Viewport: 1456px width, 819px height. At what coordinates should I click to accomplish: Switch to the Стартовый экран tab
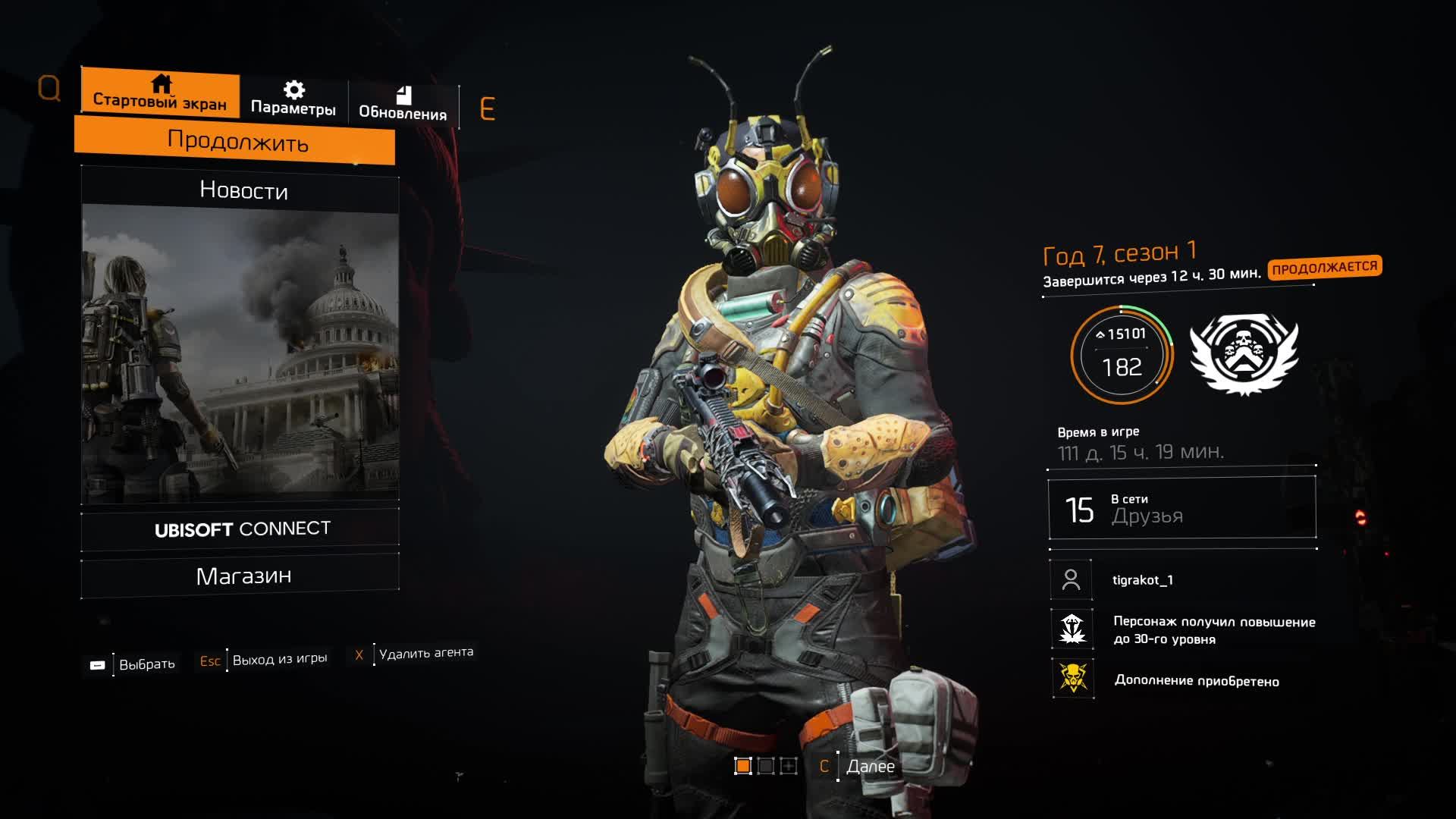160,94
